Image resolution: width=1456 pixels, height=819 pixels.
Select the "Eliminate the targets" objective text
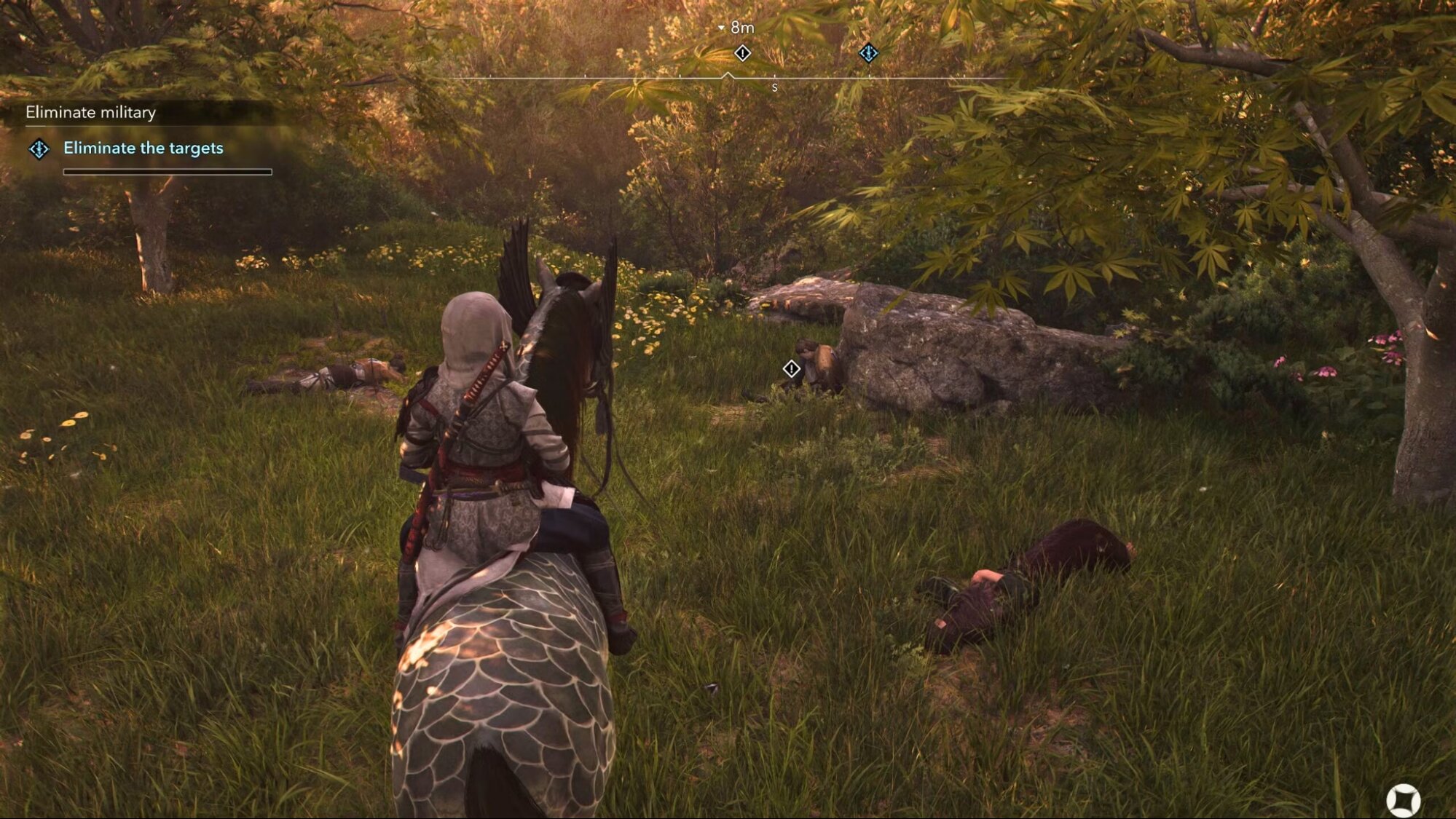pos(143,149)
